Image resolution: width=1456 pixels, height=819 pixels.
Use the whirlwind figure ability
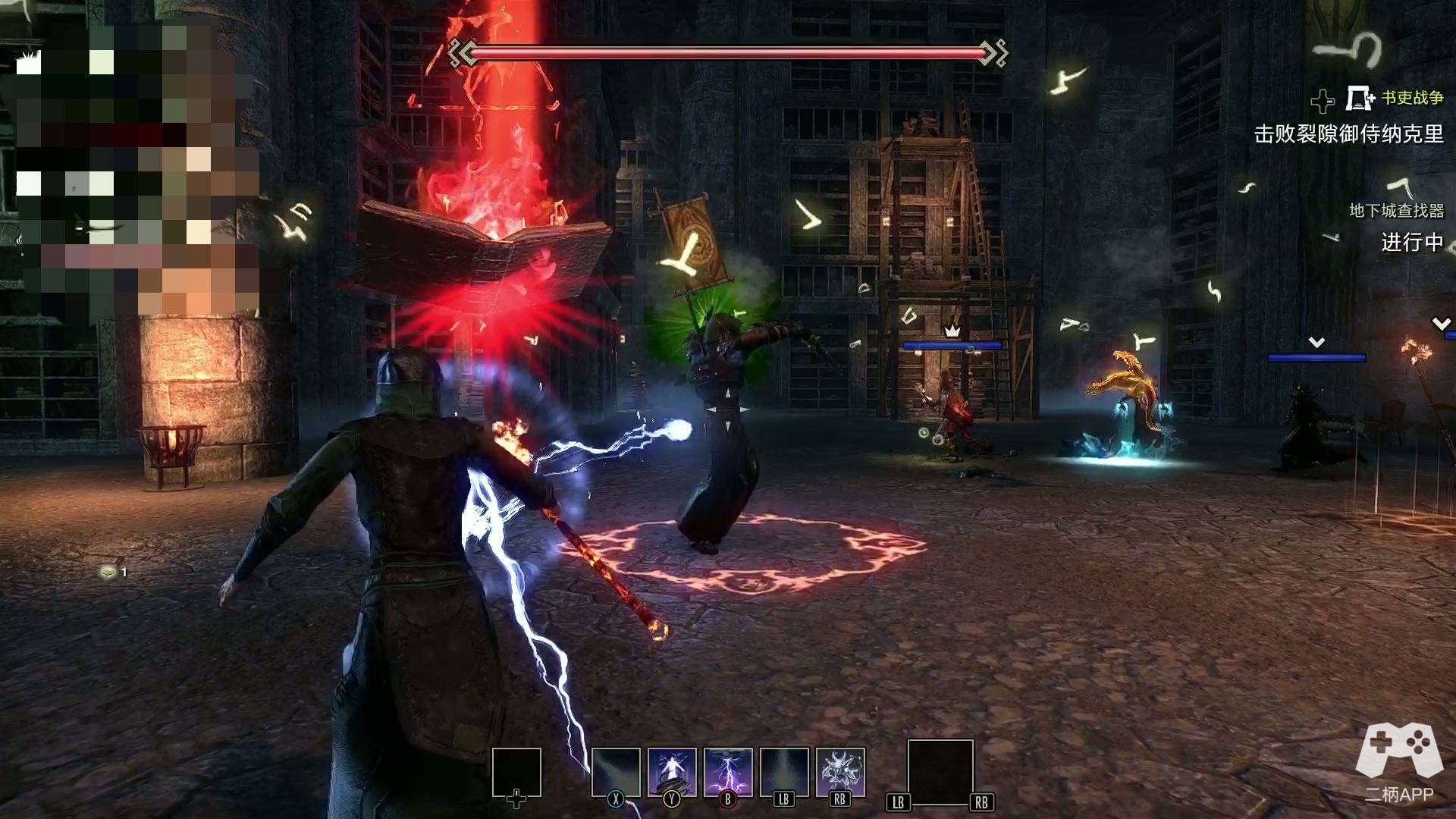point(672,772)
